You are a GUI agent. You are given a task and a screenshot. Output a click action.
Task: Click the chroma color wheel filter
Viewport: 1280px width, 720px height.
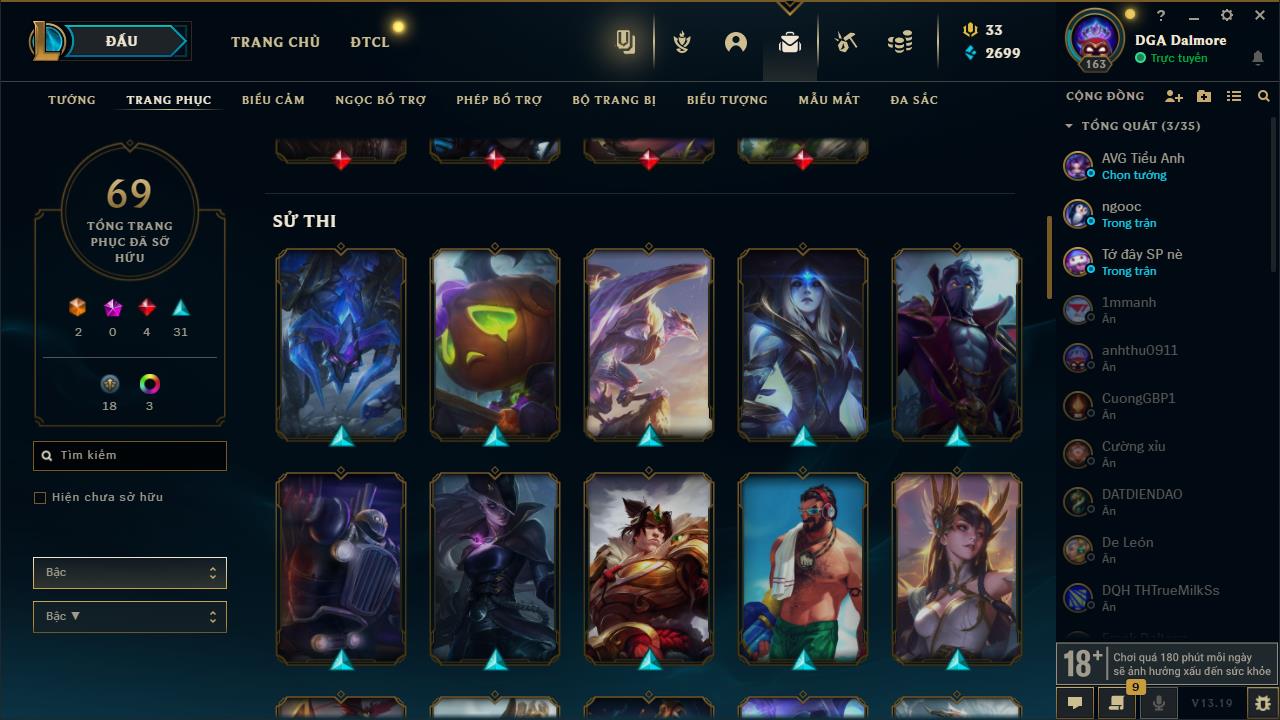click(149, 382)
